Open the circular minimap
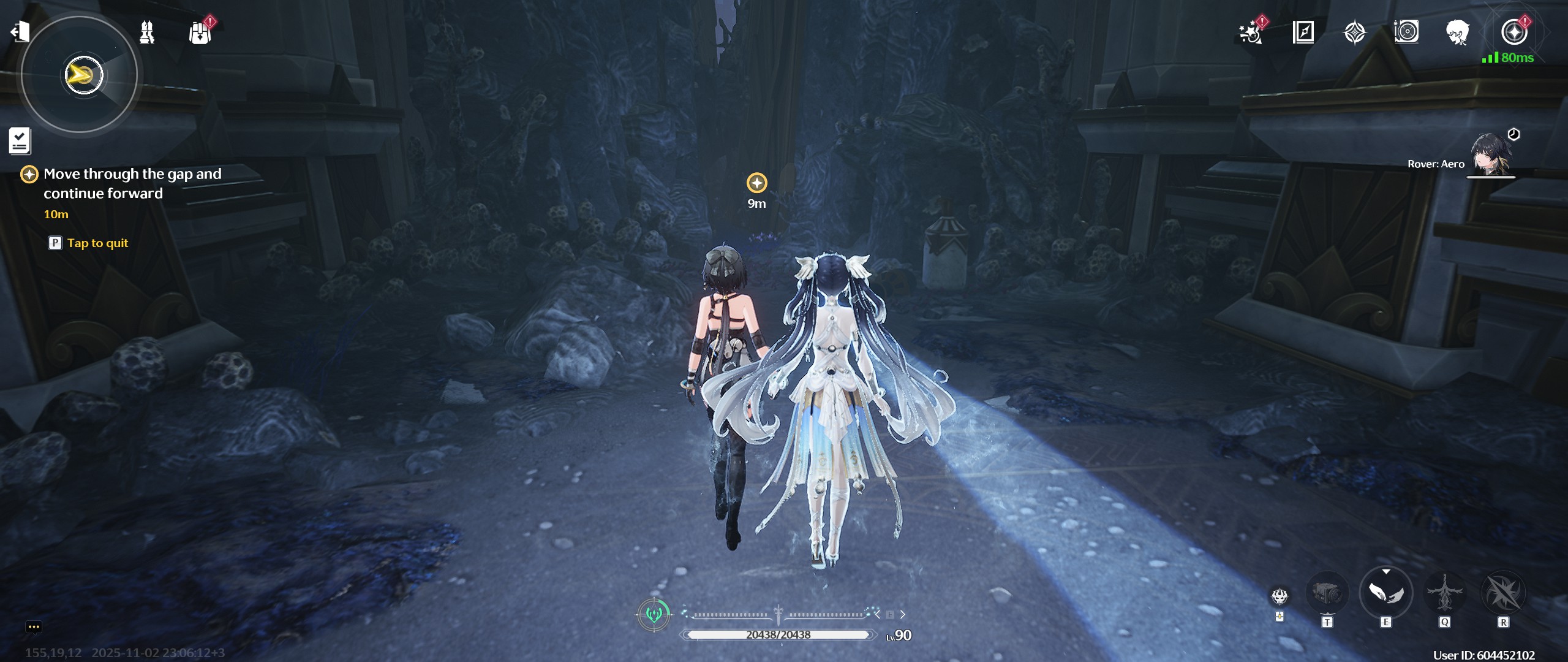 pos(80,75)
